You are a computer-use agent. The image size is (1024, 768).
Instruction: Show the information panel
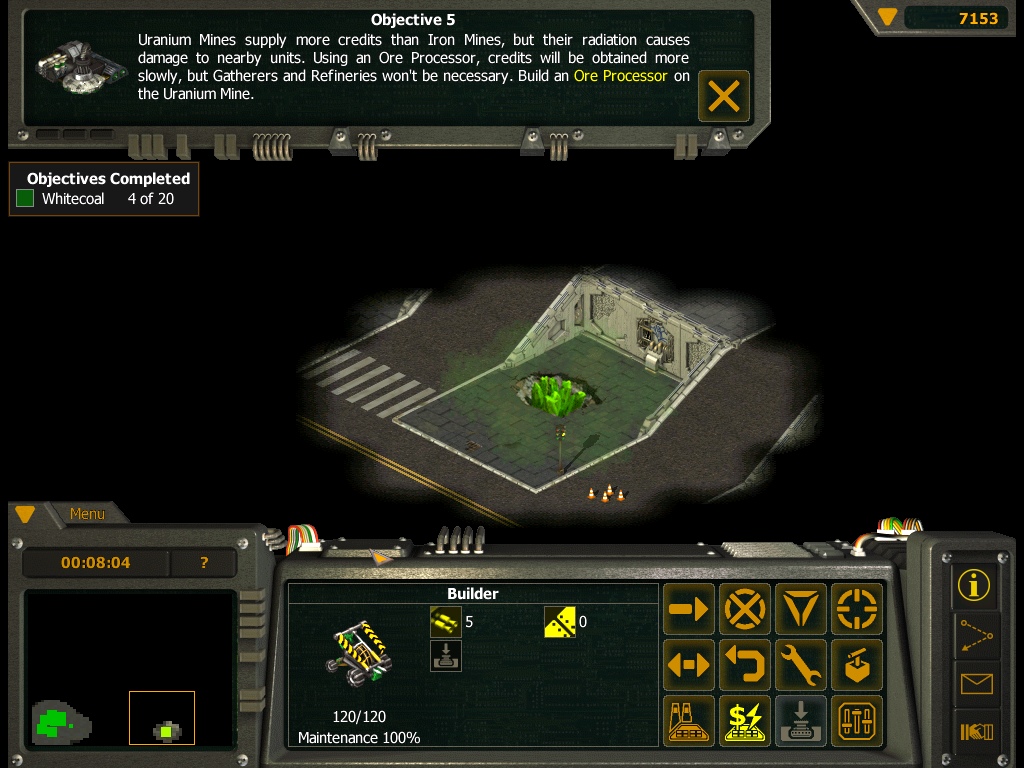pos(974,585)
